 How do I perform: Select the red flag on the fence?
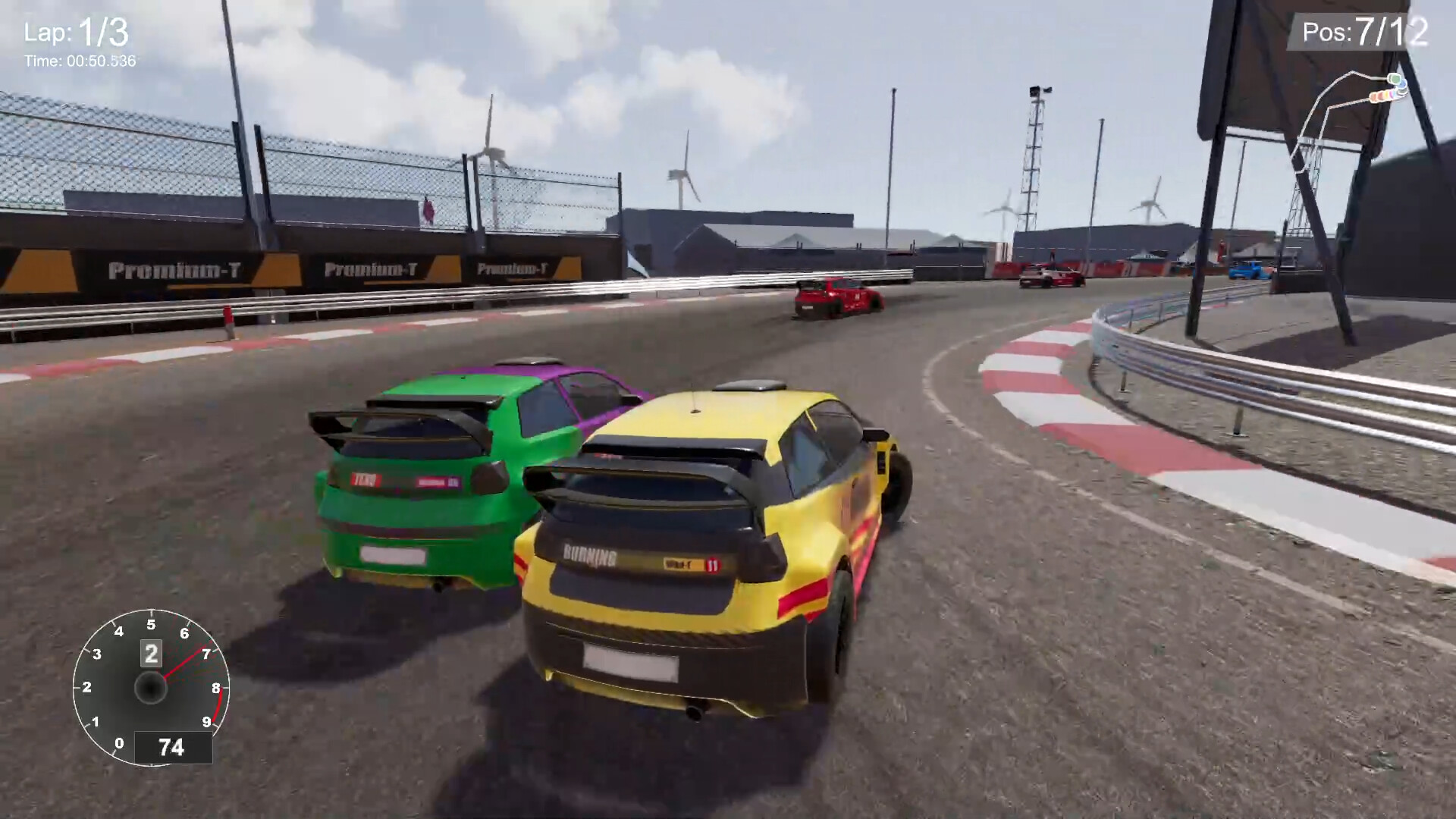point(429,211)
